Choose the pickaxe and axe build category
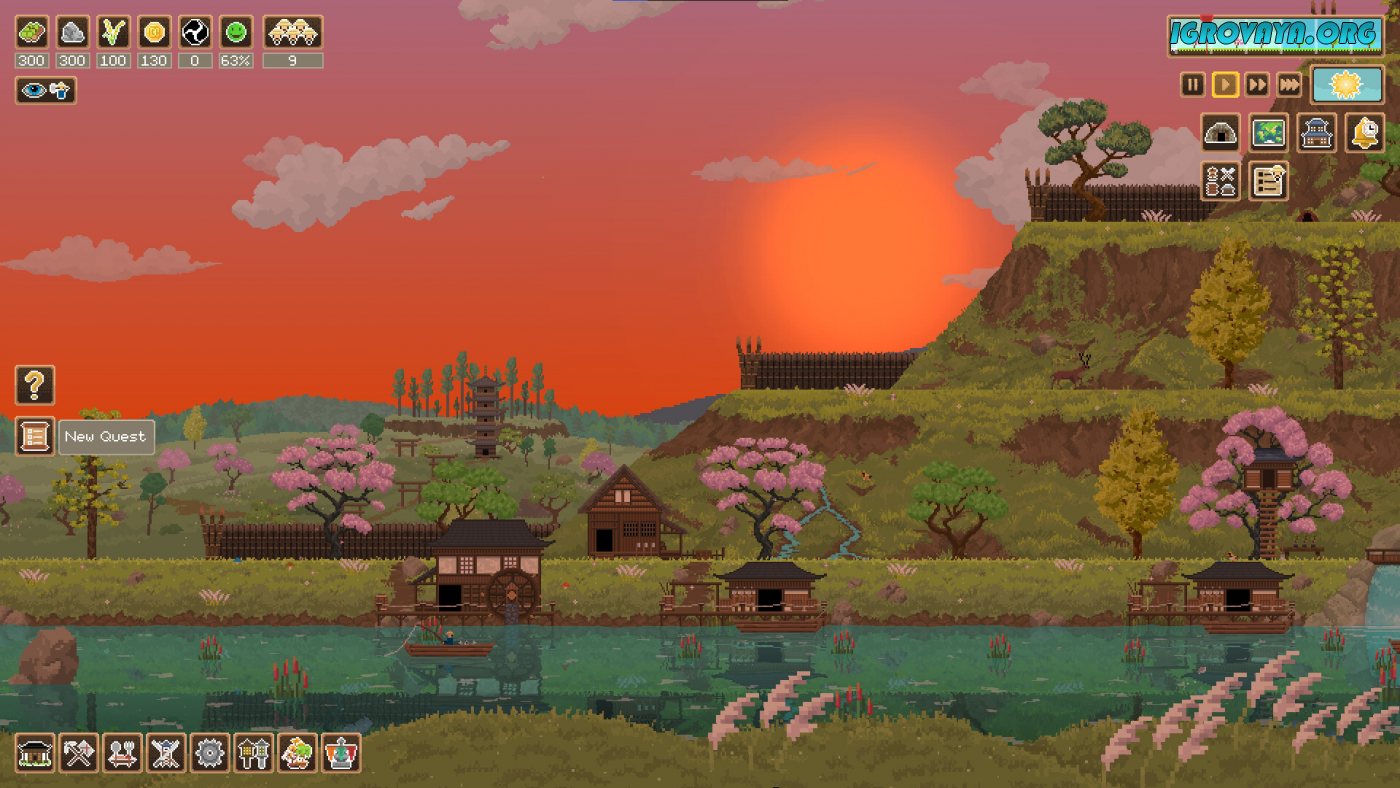This screenshot has height=788, width=1400. (79, 753)
